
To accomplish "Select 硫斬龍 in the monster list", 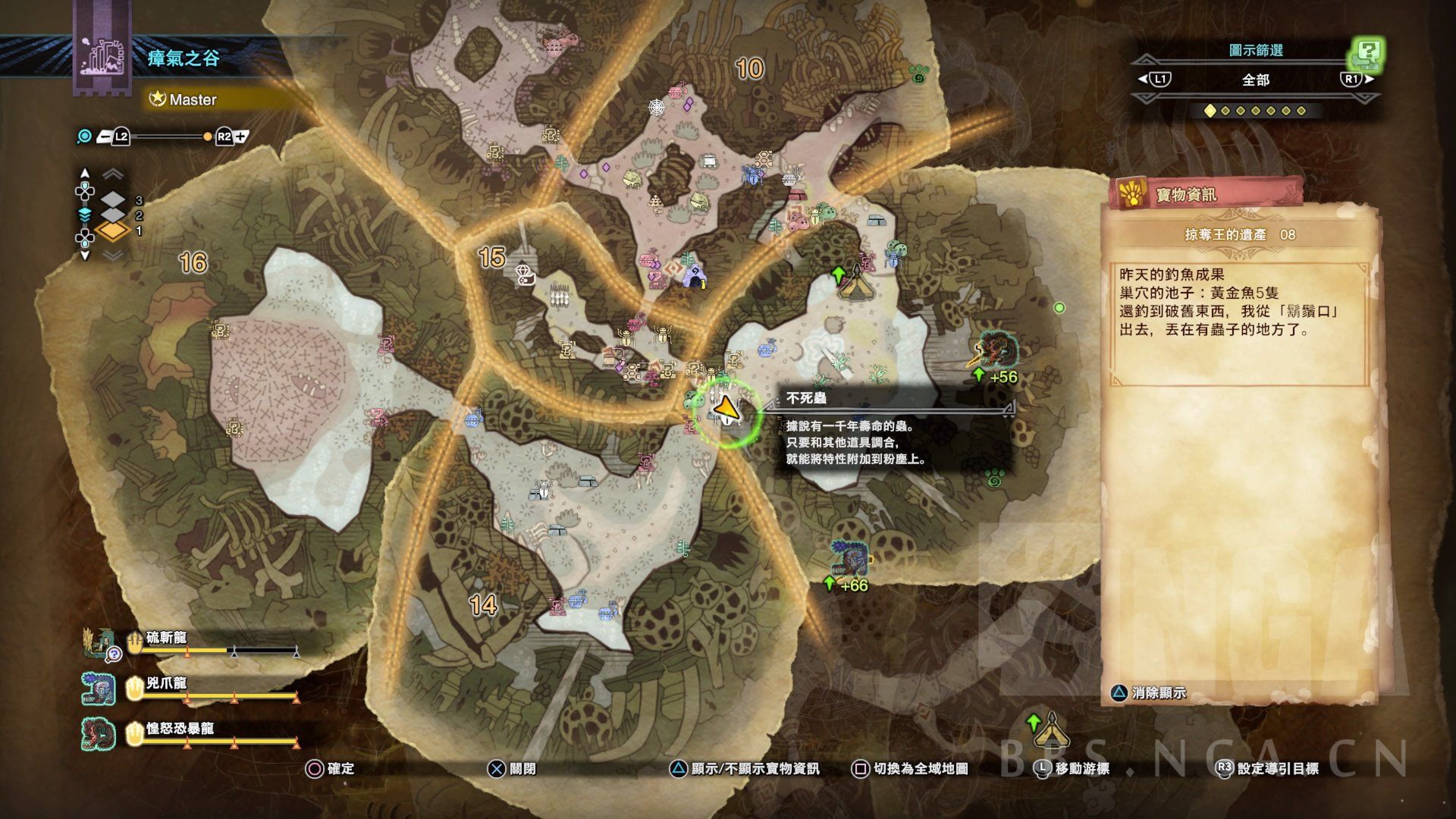I will point(167,639).
